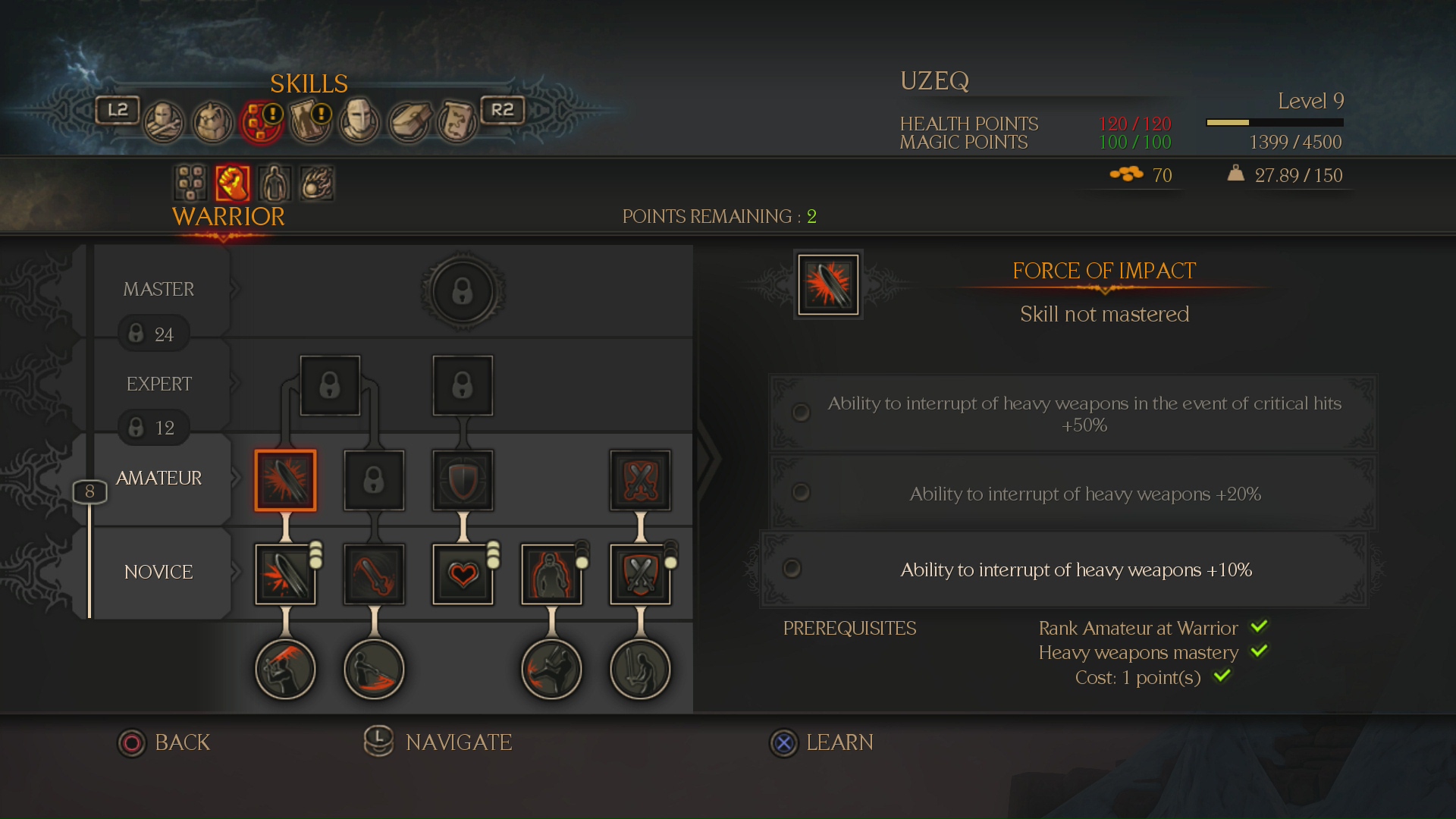Screen dimensions: 1456x819
Task: Open the skull and crossbones tab
Action: tap(164, 121)
